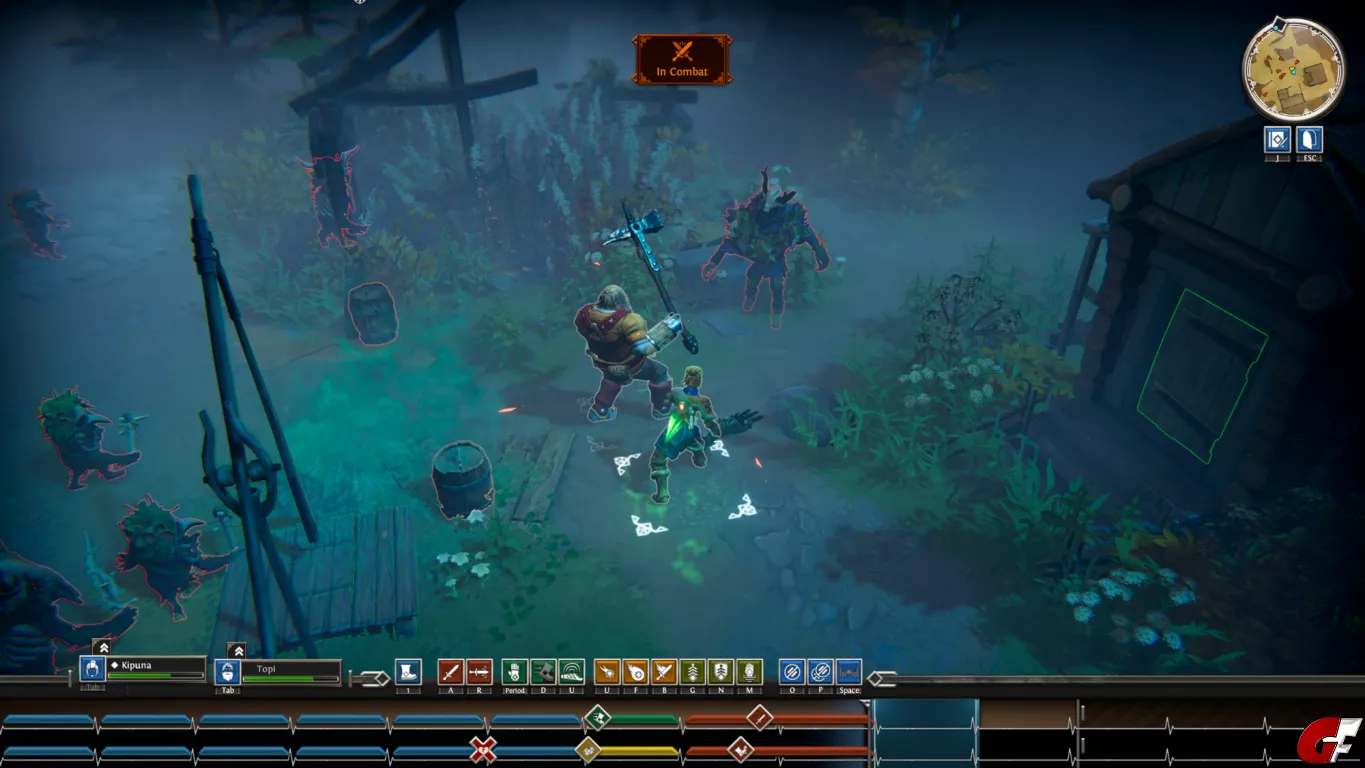
Task: Open the circular minimap
Action: click(x=1293, y=70)
